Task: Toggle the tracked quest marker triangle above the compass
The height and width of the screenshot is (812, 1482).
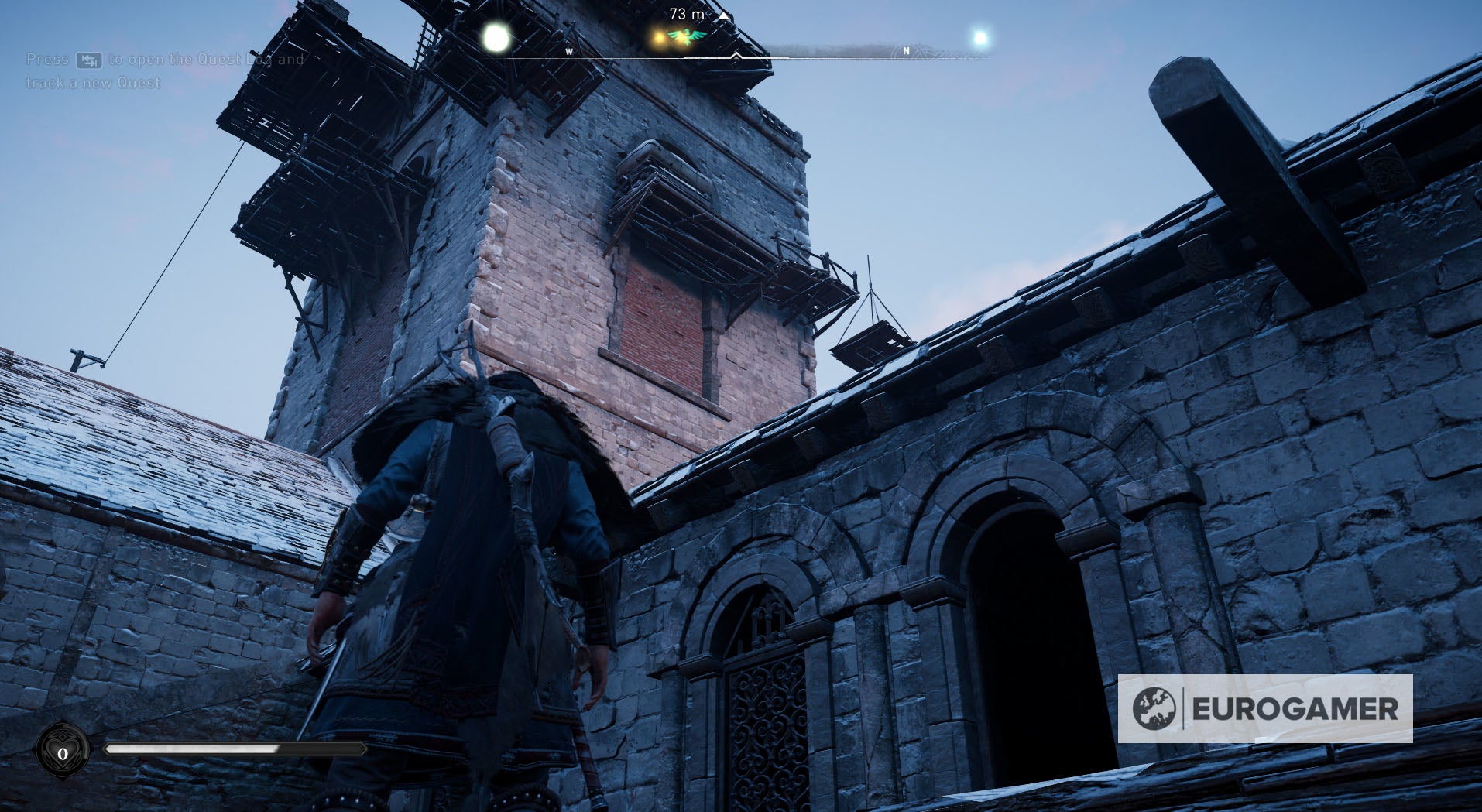Action: point(722,16)
